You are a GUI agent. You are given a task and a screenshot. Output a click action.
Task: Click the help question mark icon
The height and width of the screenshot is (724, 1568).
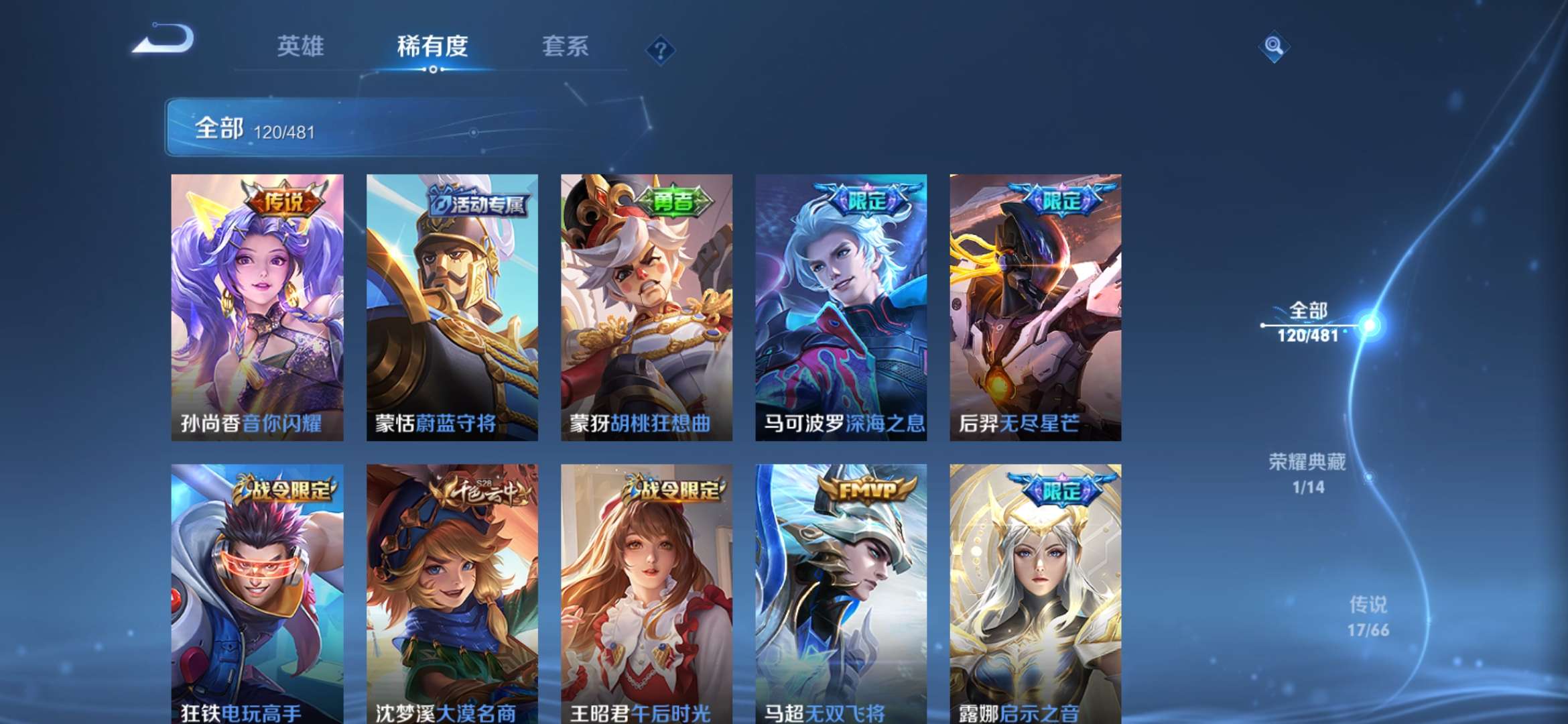(660, 49)
